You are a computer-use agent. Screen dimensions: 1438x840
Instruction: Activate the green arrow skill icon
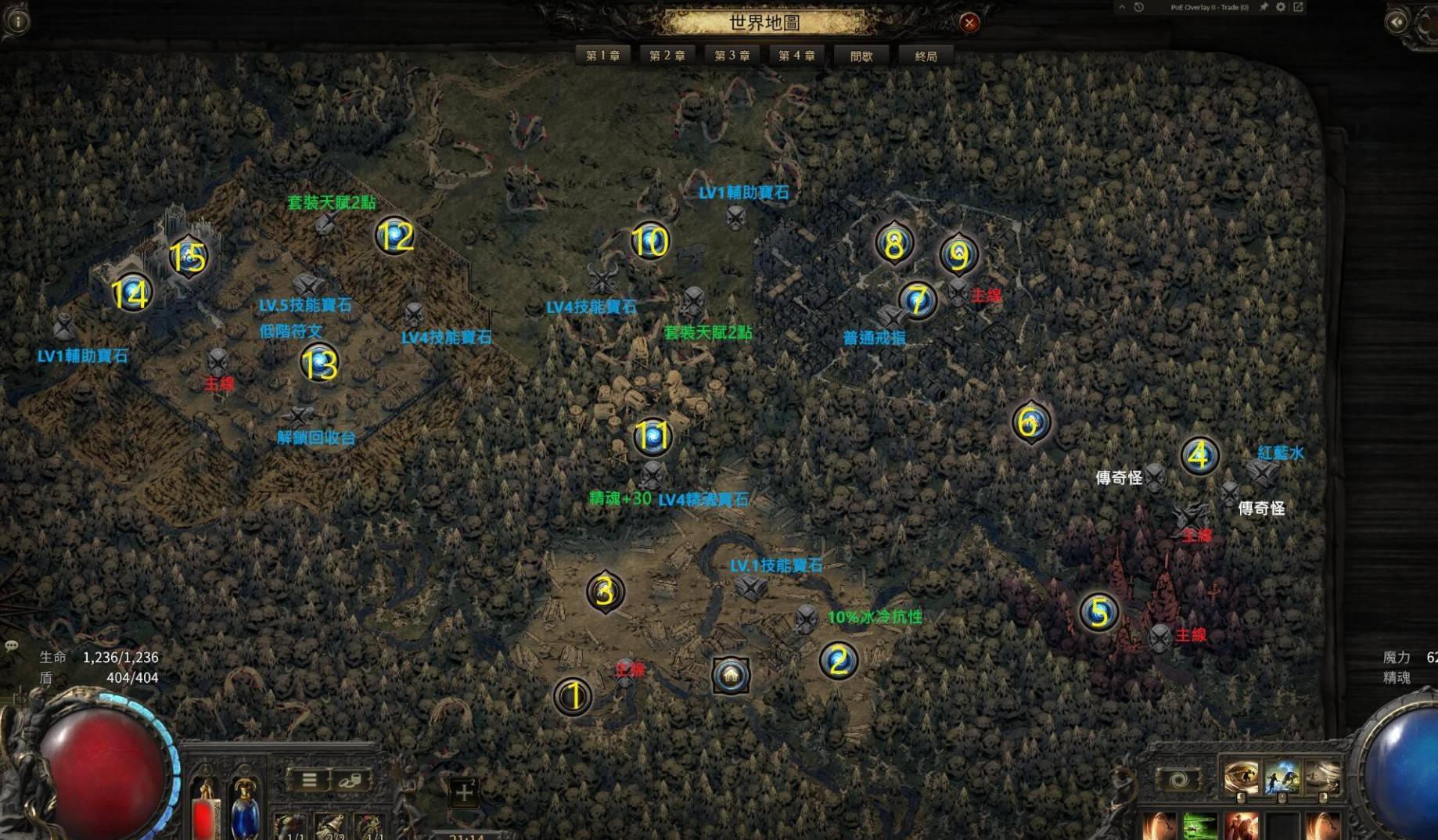pyautogui.click(x=1199, y=826)
